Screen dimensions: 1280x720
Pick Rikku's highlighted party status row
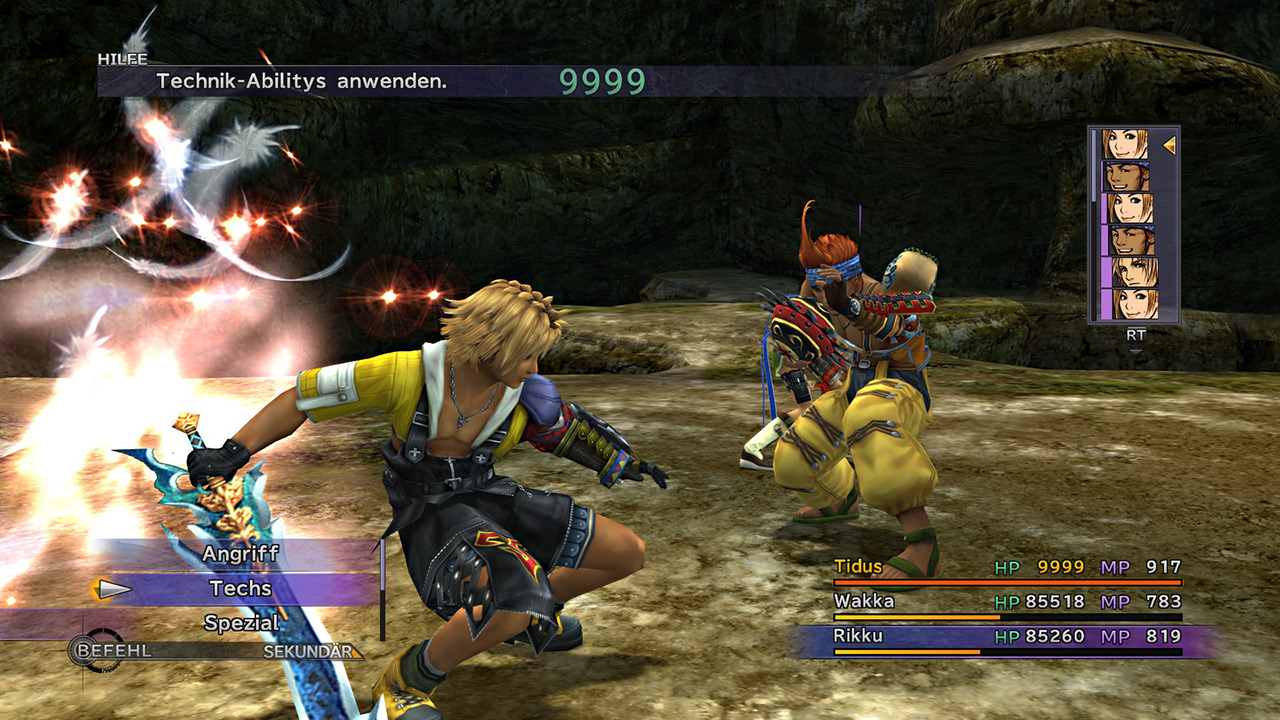1006,637
